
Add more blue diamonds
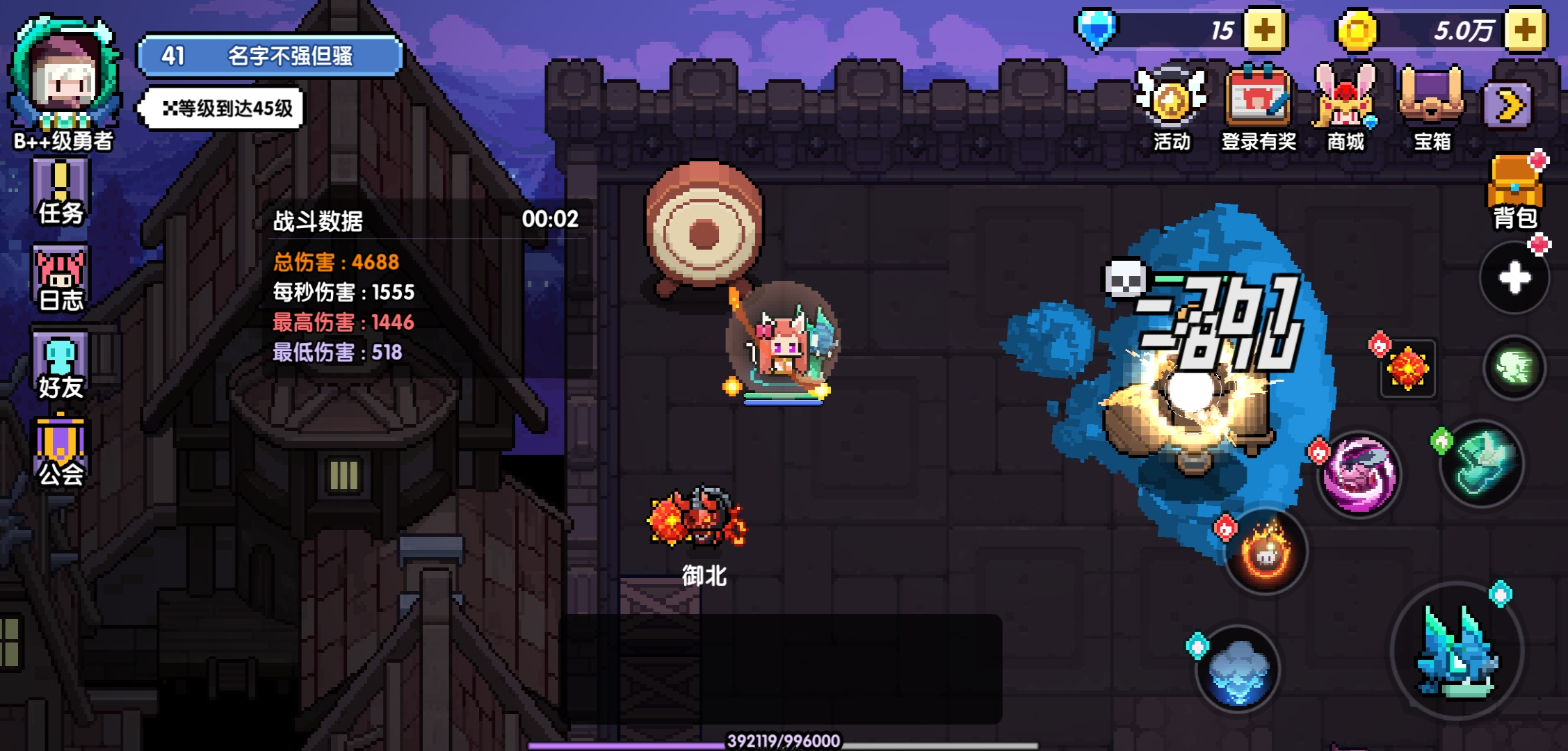click(x=1263, y=31)
